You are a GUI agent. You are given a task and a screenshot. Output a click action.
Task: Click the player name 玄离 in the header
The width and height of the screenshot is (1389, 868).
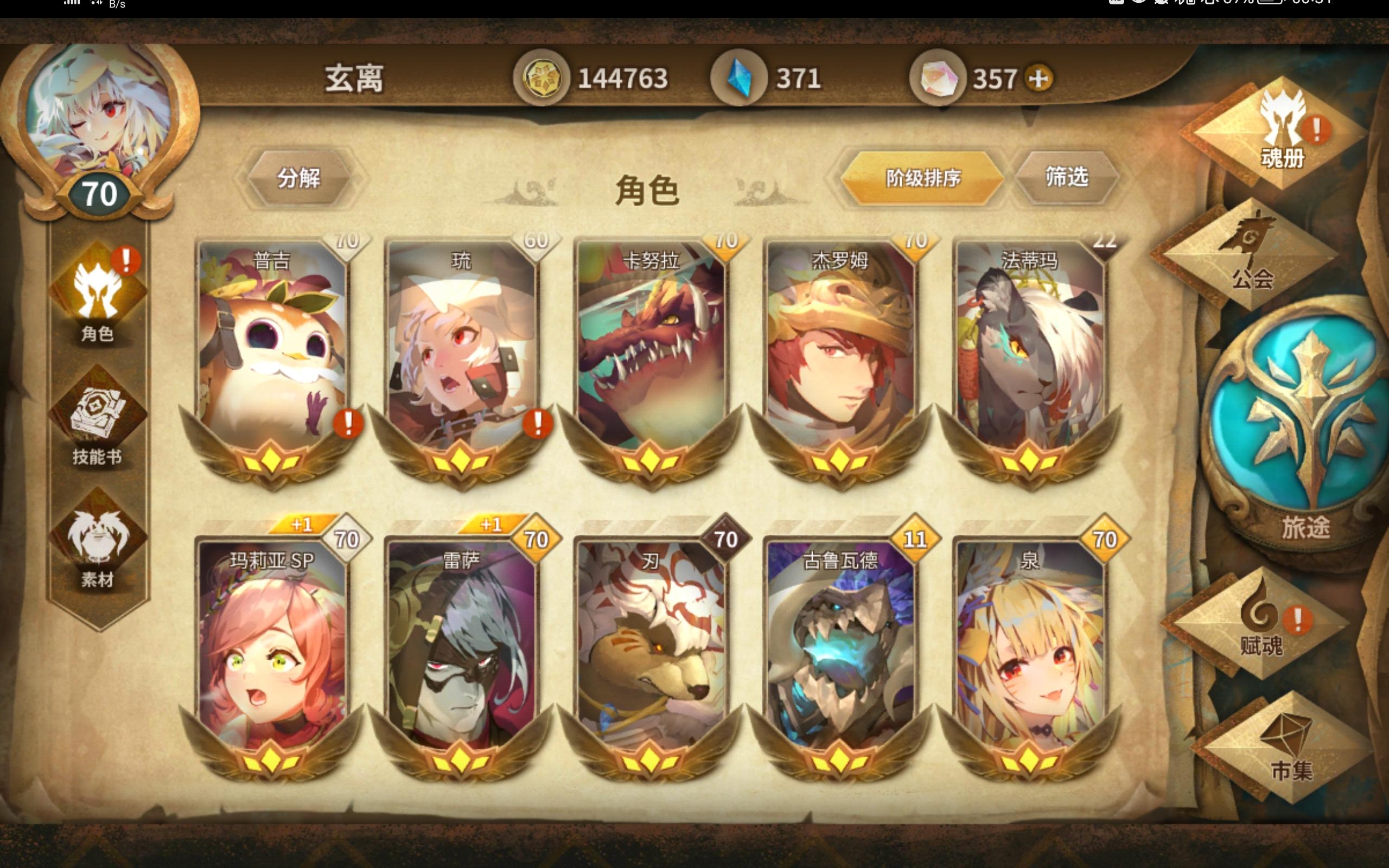[x=356, y=79]
